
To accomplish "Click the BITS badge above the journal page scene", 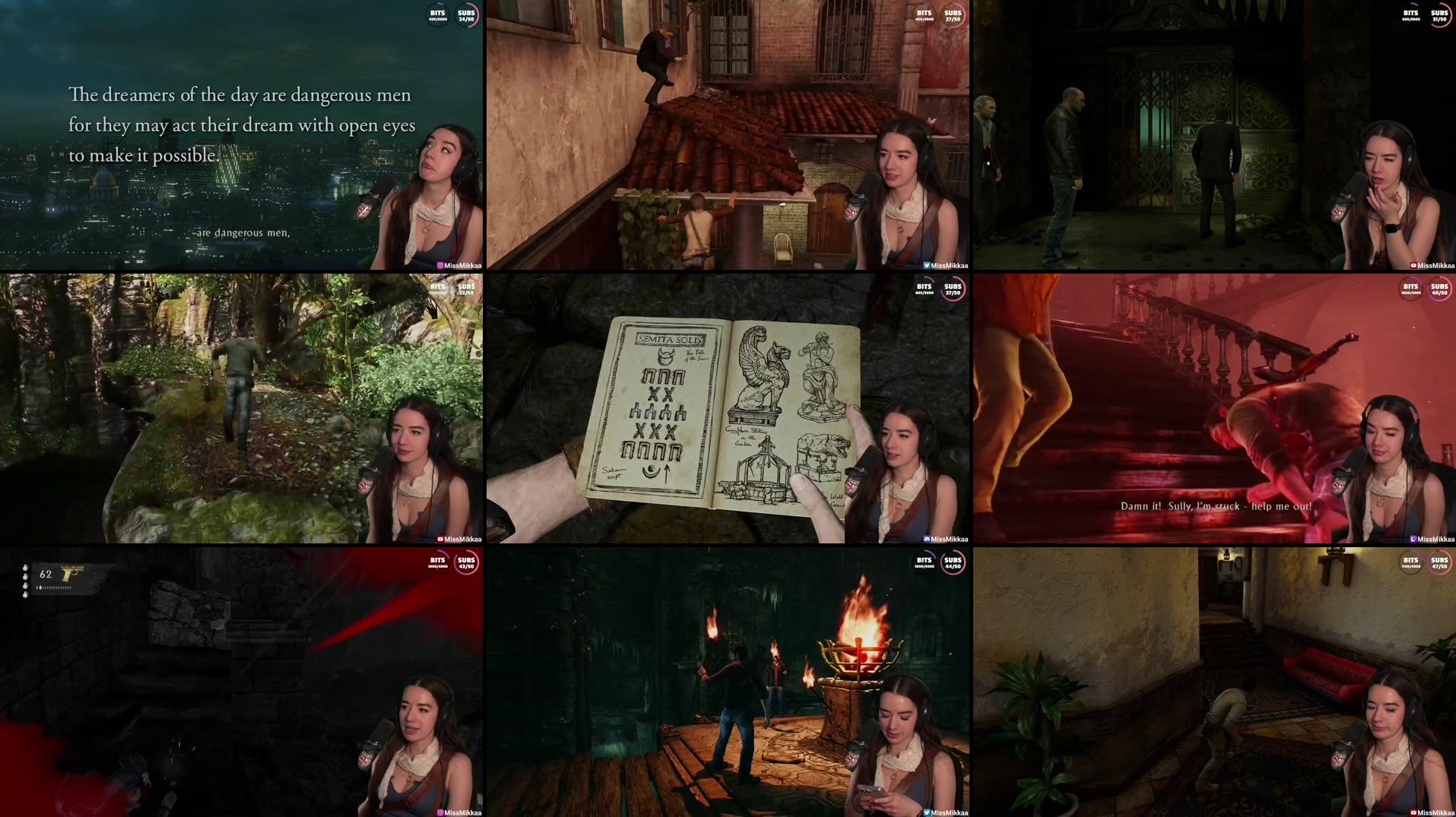I will point(924,287).
